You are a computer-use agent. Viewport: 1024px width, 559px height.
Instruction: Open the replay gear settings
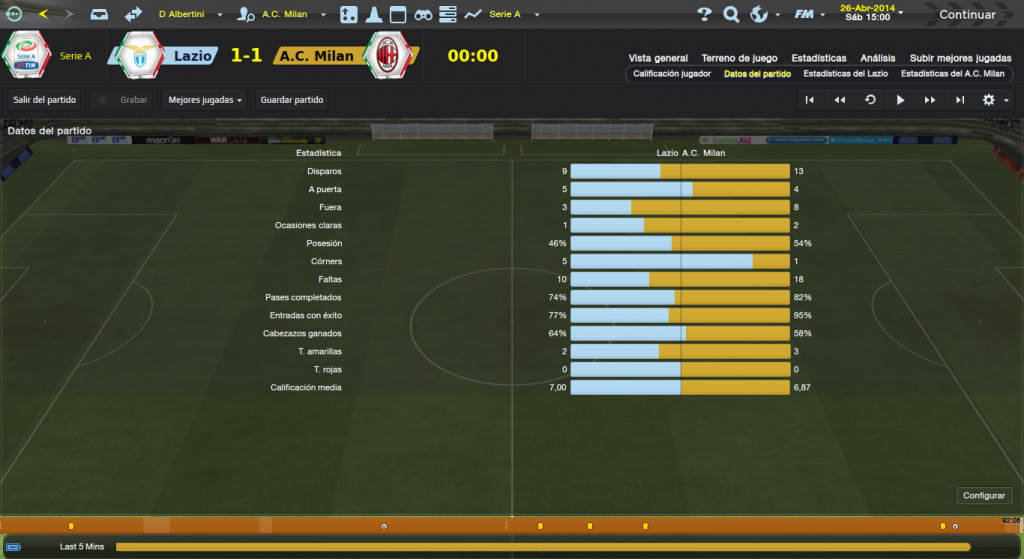click(990, 100)
